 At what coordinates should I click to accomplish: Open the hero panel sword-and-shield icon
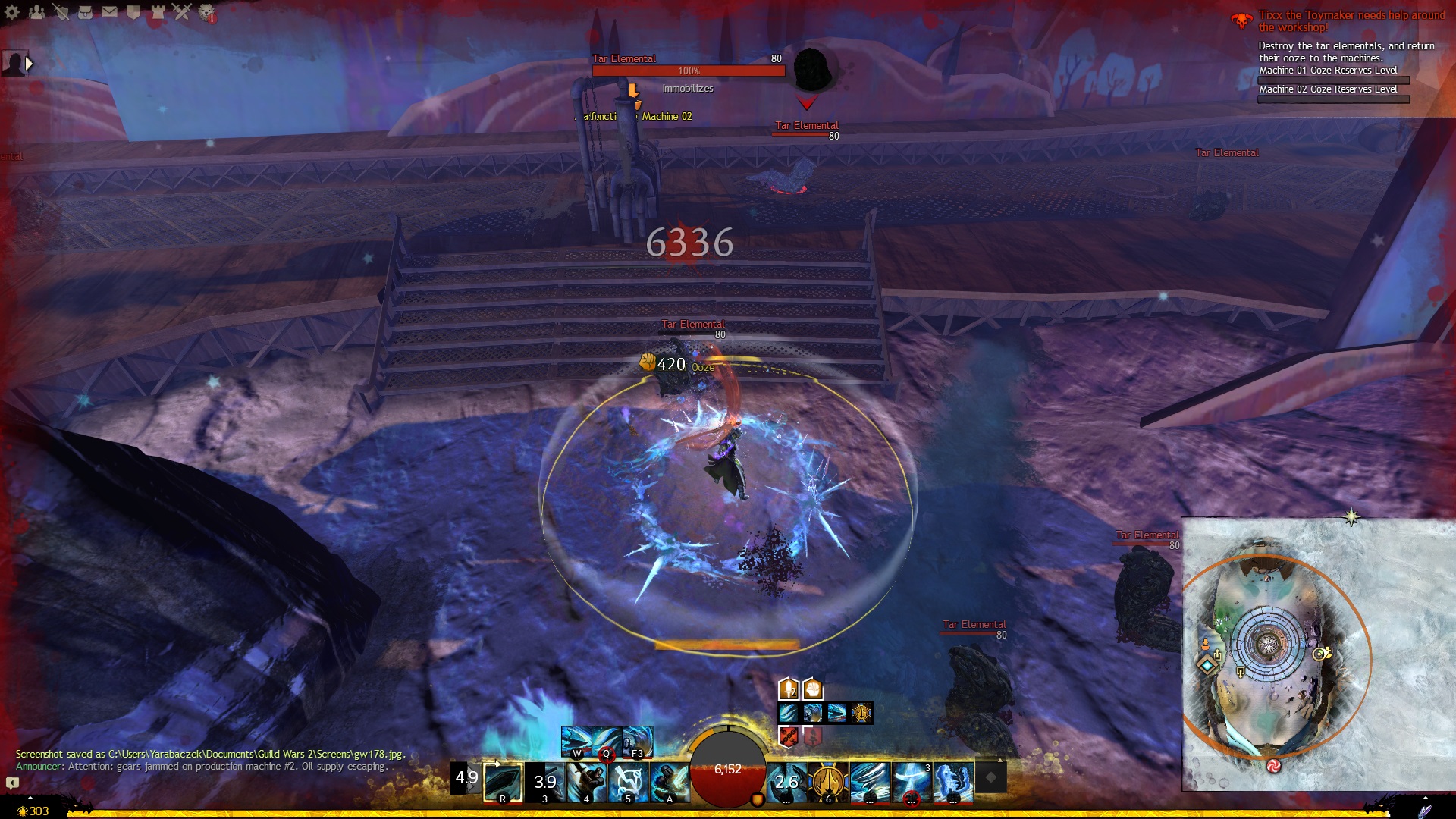coord(61,12)
